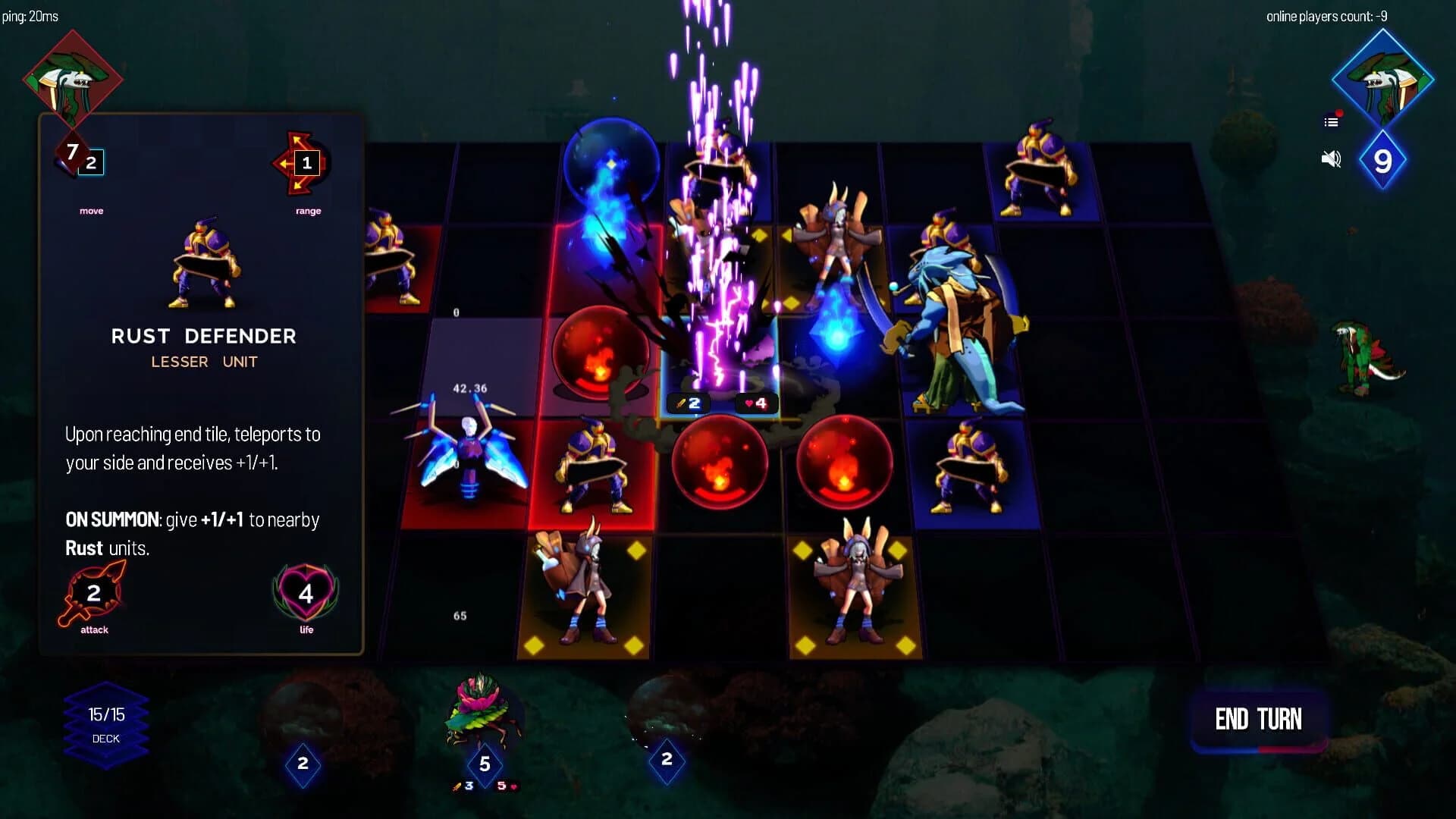Screen dimensions: 1456x819
Task: Click the life heart icon showing 4
Action: [x=304, y=594]
